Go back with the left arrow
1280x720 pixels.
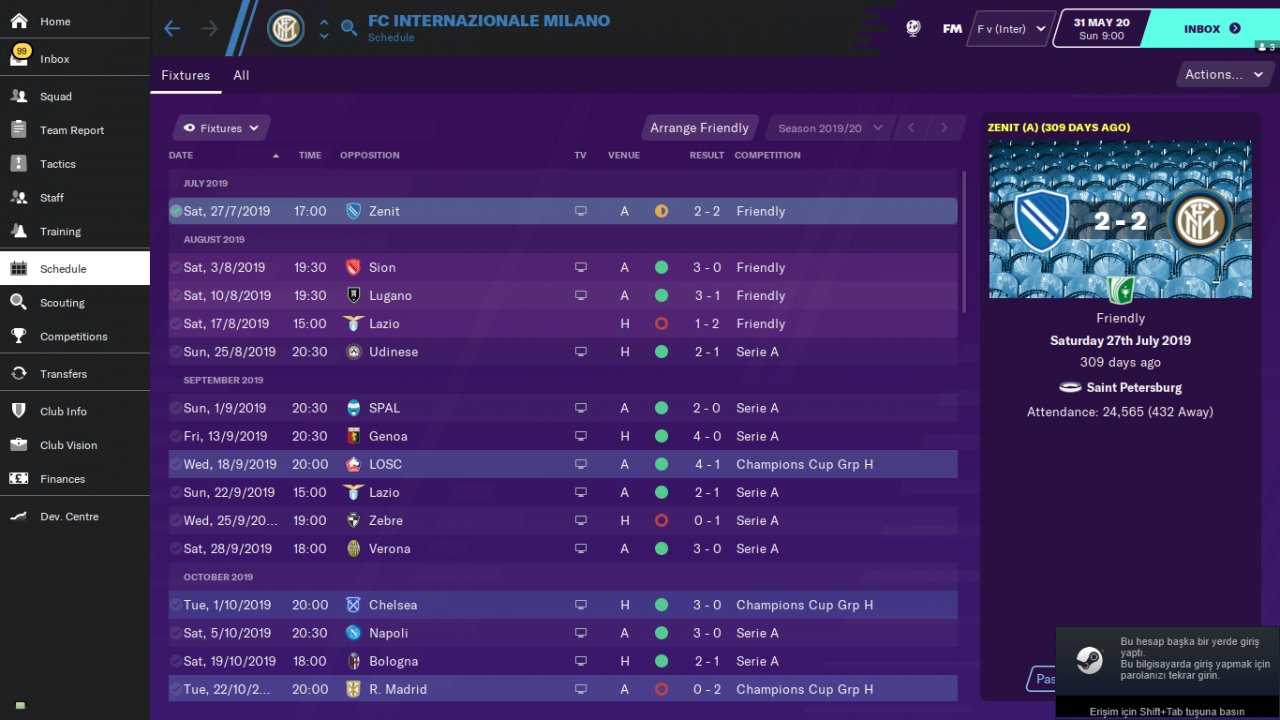click(x=172, y=28)
